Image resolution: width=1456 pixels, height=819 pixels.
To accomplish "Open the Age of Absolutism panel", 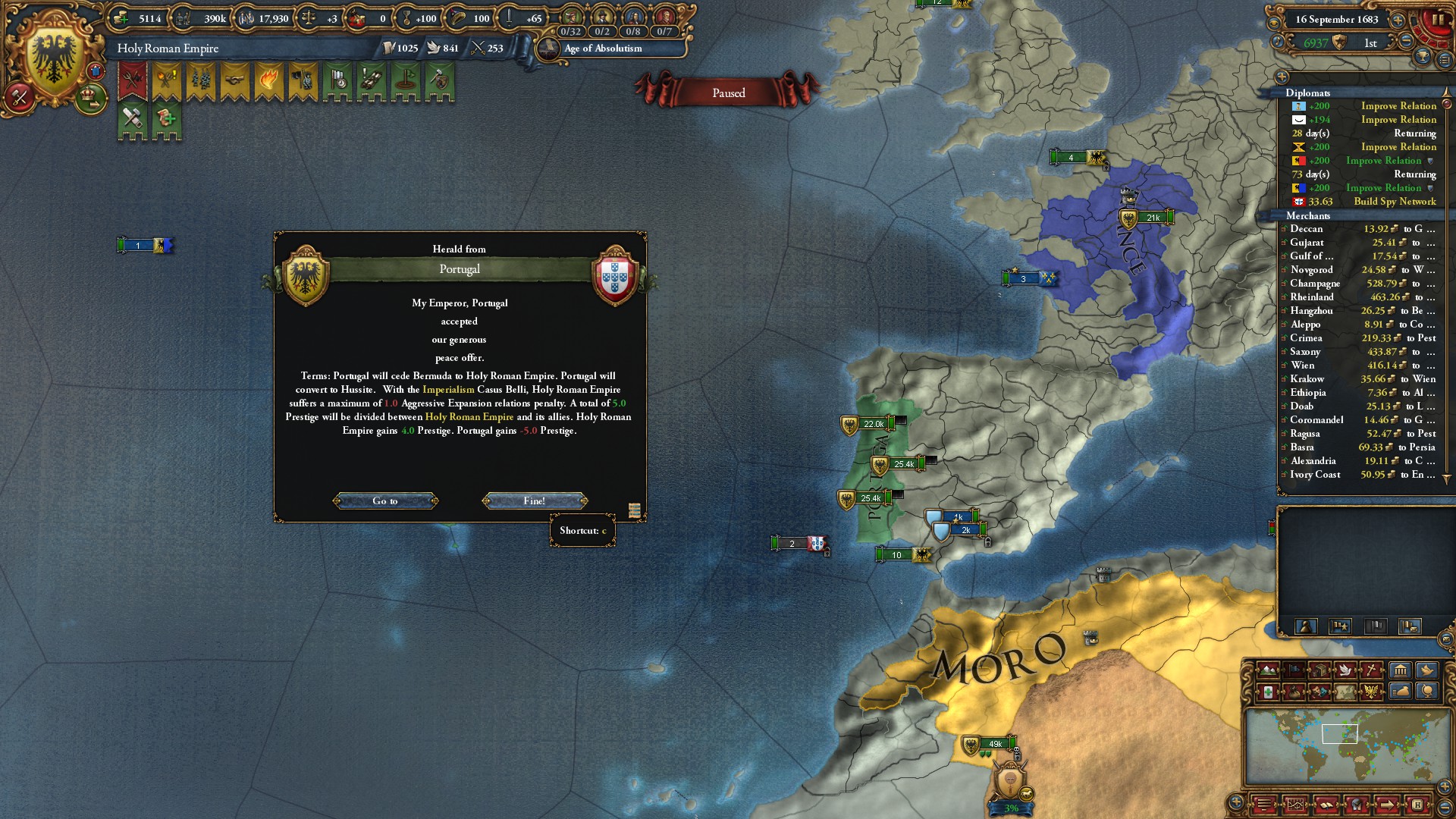I will (x=603, y=49).
